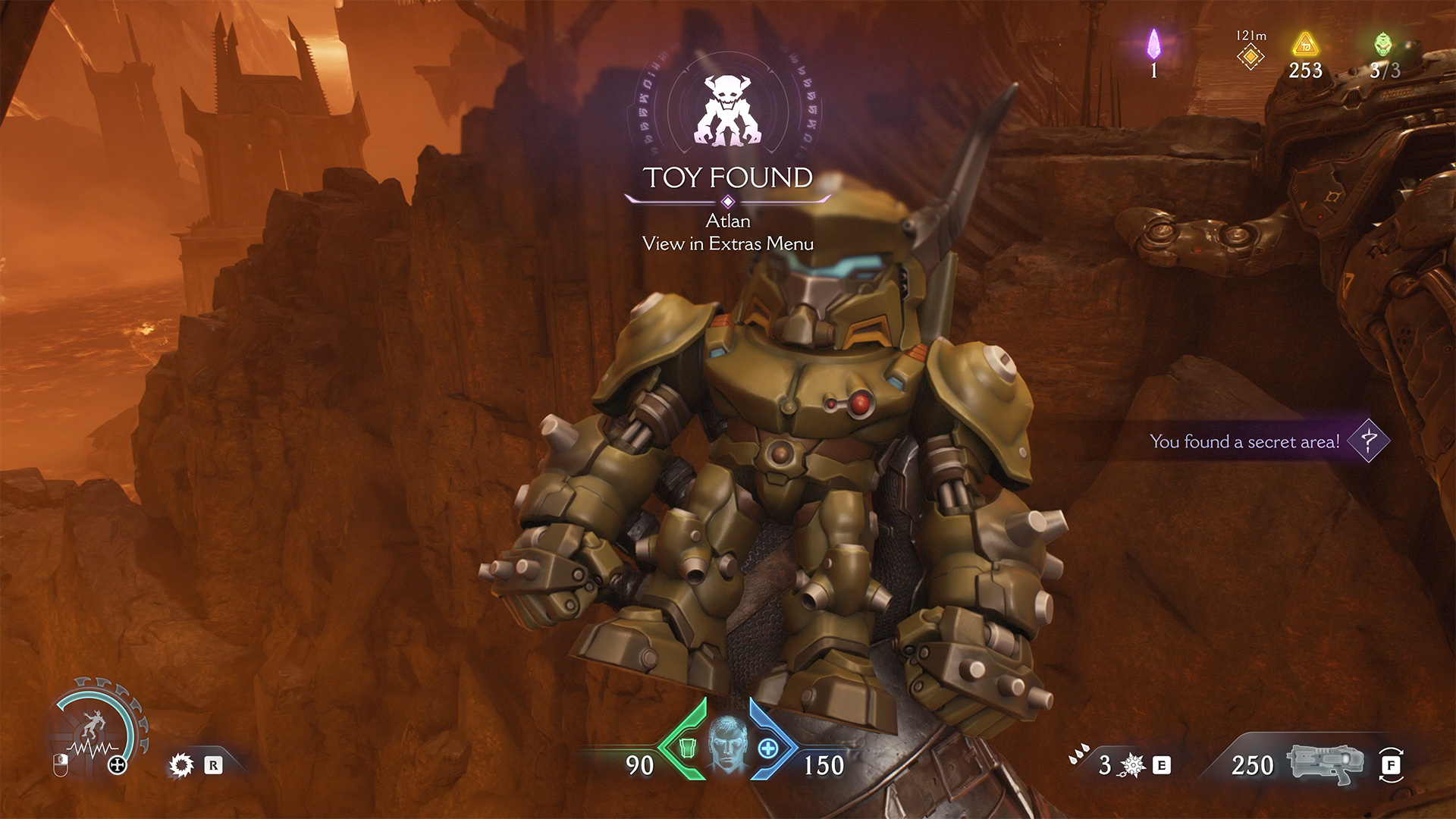Click the gold triangle currency icon
Viewport: 1456px width, 819px height.
[x=1305, y=45]
